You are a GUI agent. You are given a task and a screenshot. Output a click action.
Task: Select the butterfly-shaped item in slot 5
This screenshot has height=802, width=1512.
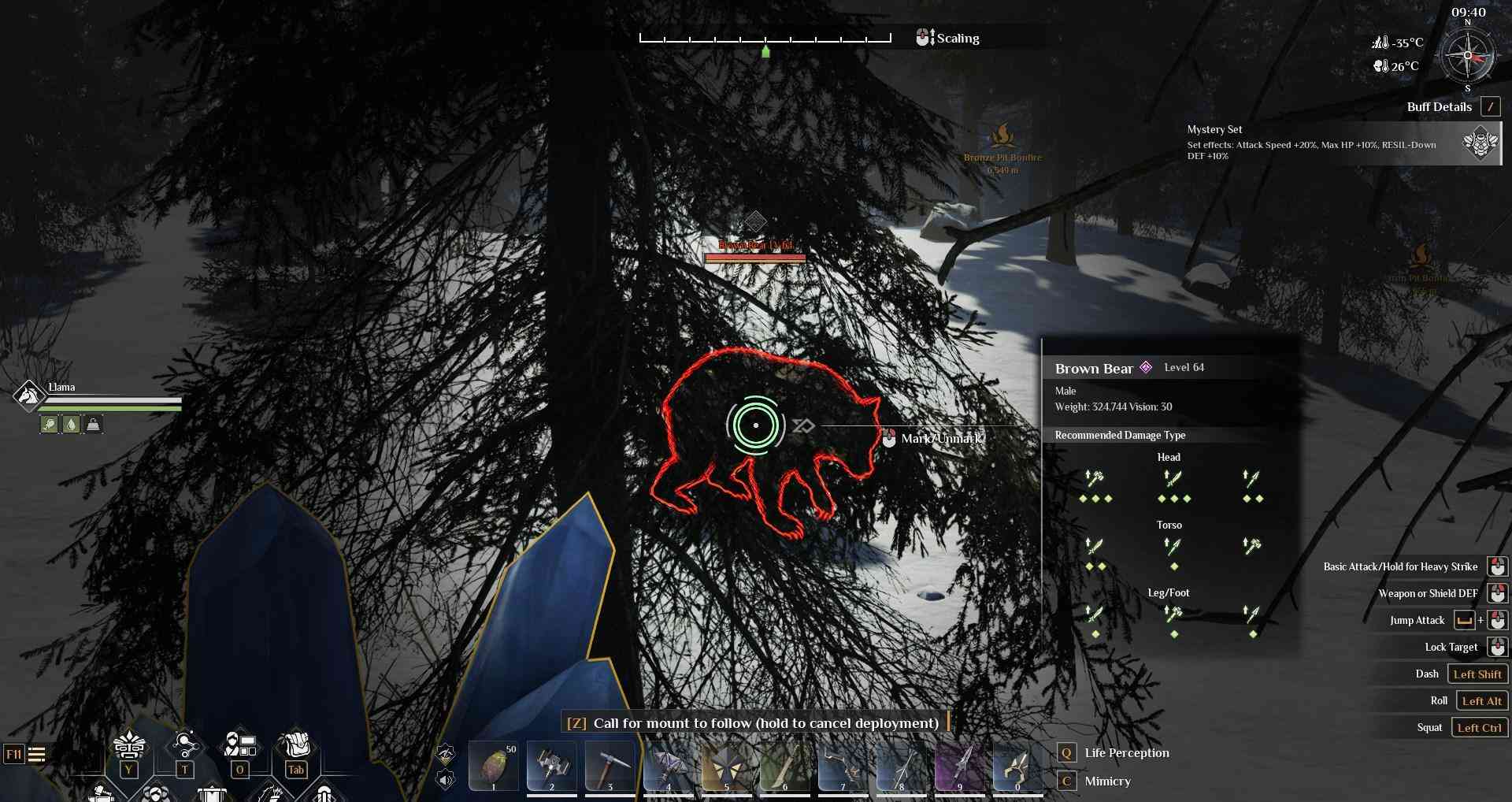(x=727, y=765)
